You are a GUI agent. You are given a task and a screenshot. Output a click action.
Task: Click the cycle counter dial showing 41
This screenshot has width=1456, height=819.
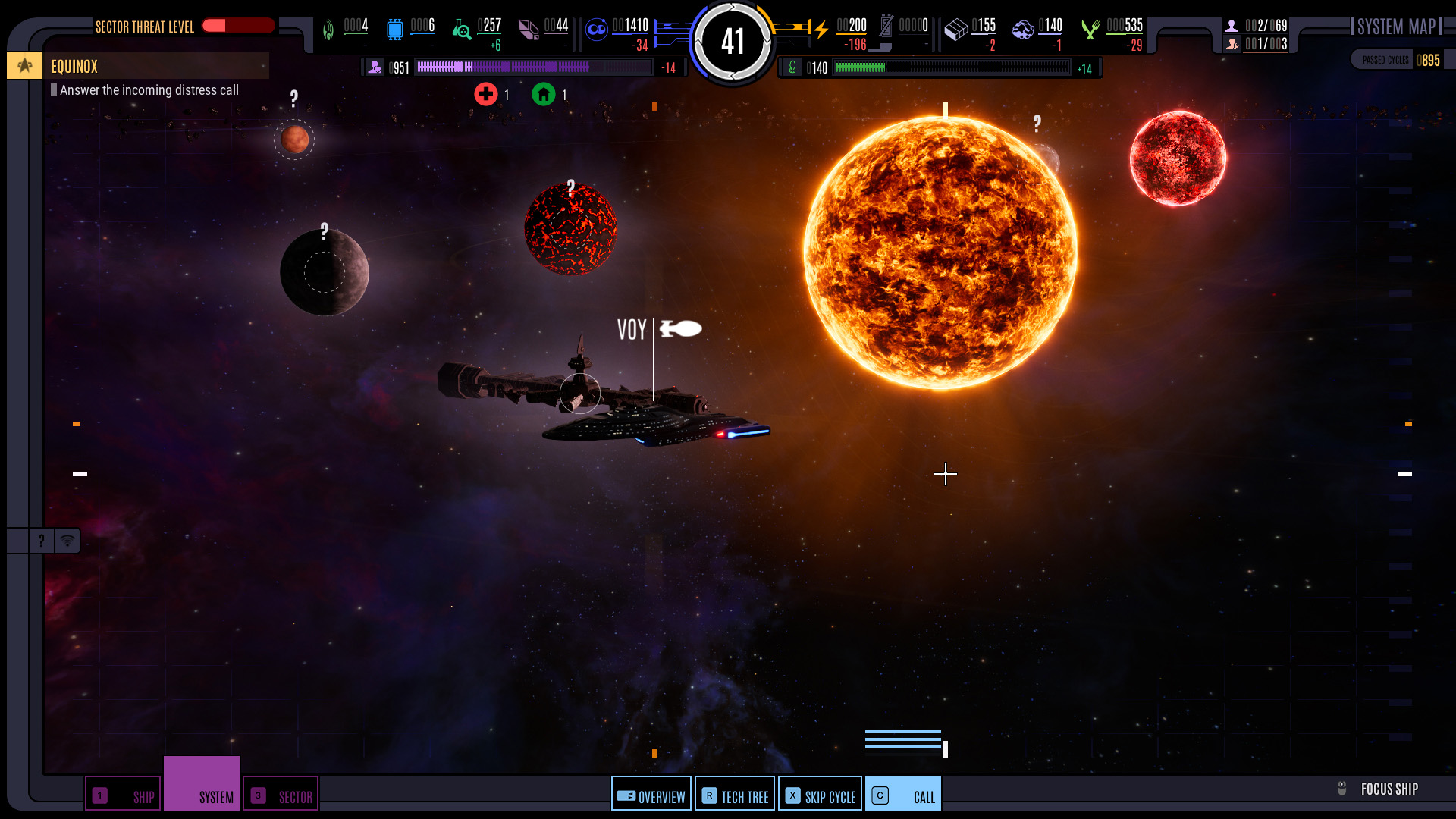(x=733, y=42)
